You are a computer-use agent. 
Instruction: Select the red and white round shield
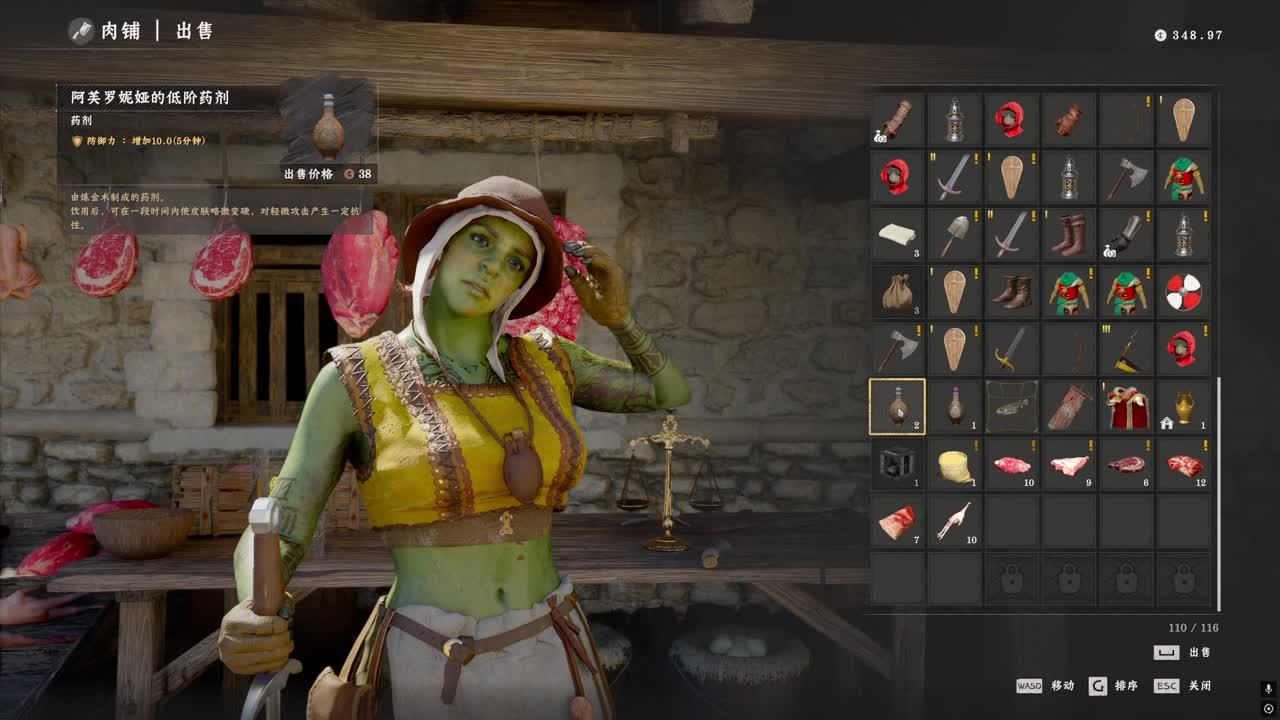tap(1184, 291)
